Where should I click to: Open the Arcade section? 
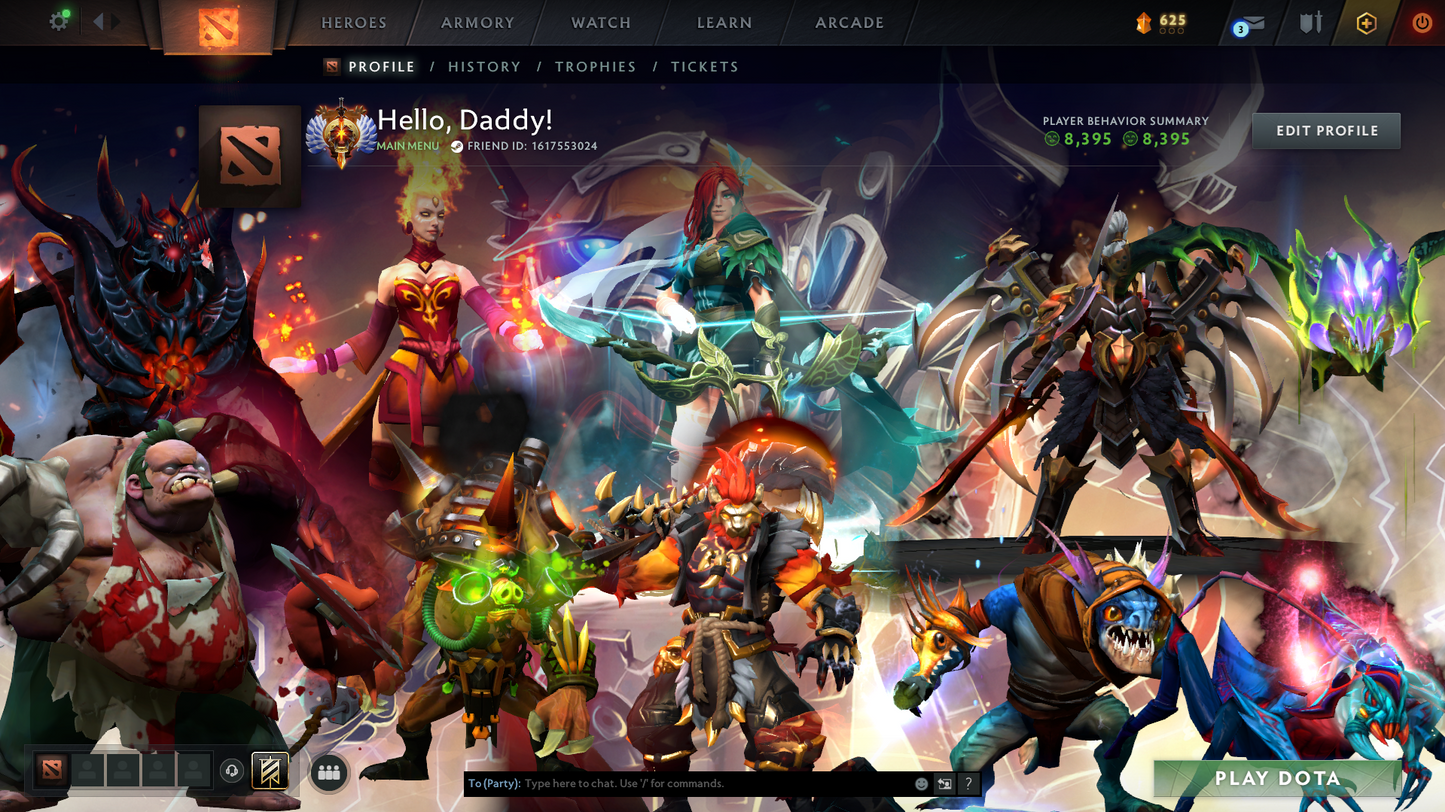[x=849, y=23]
